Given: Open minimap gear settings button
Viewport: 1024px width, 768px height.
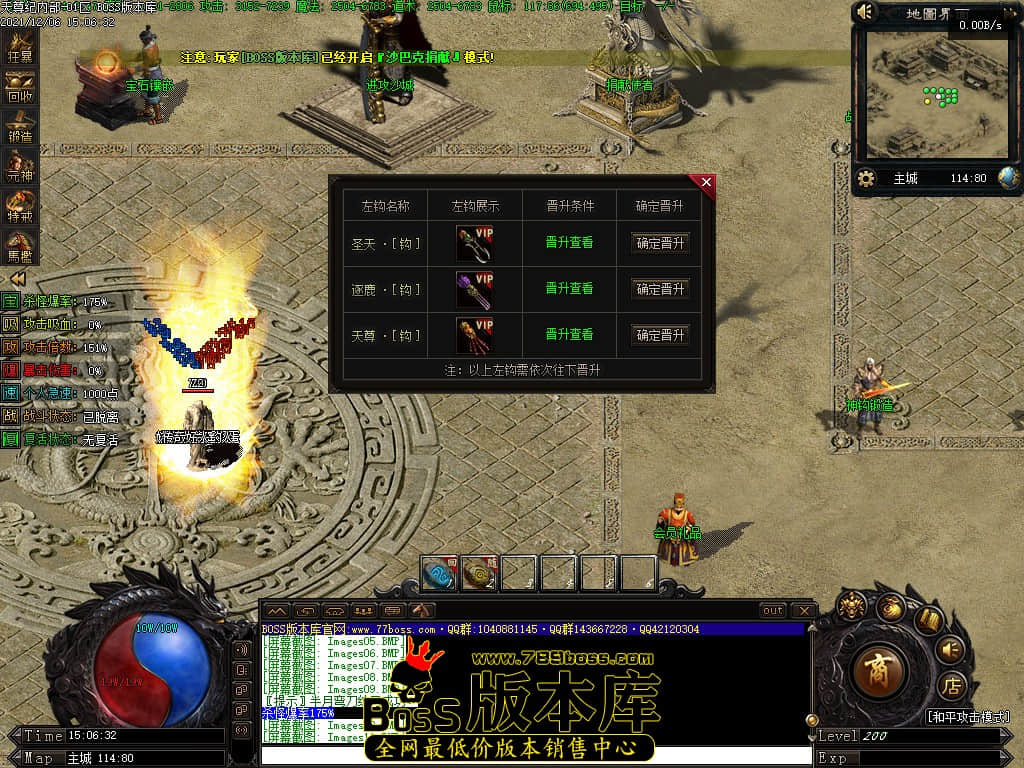Looking at the screenshot, I should point(867,179).
